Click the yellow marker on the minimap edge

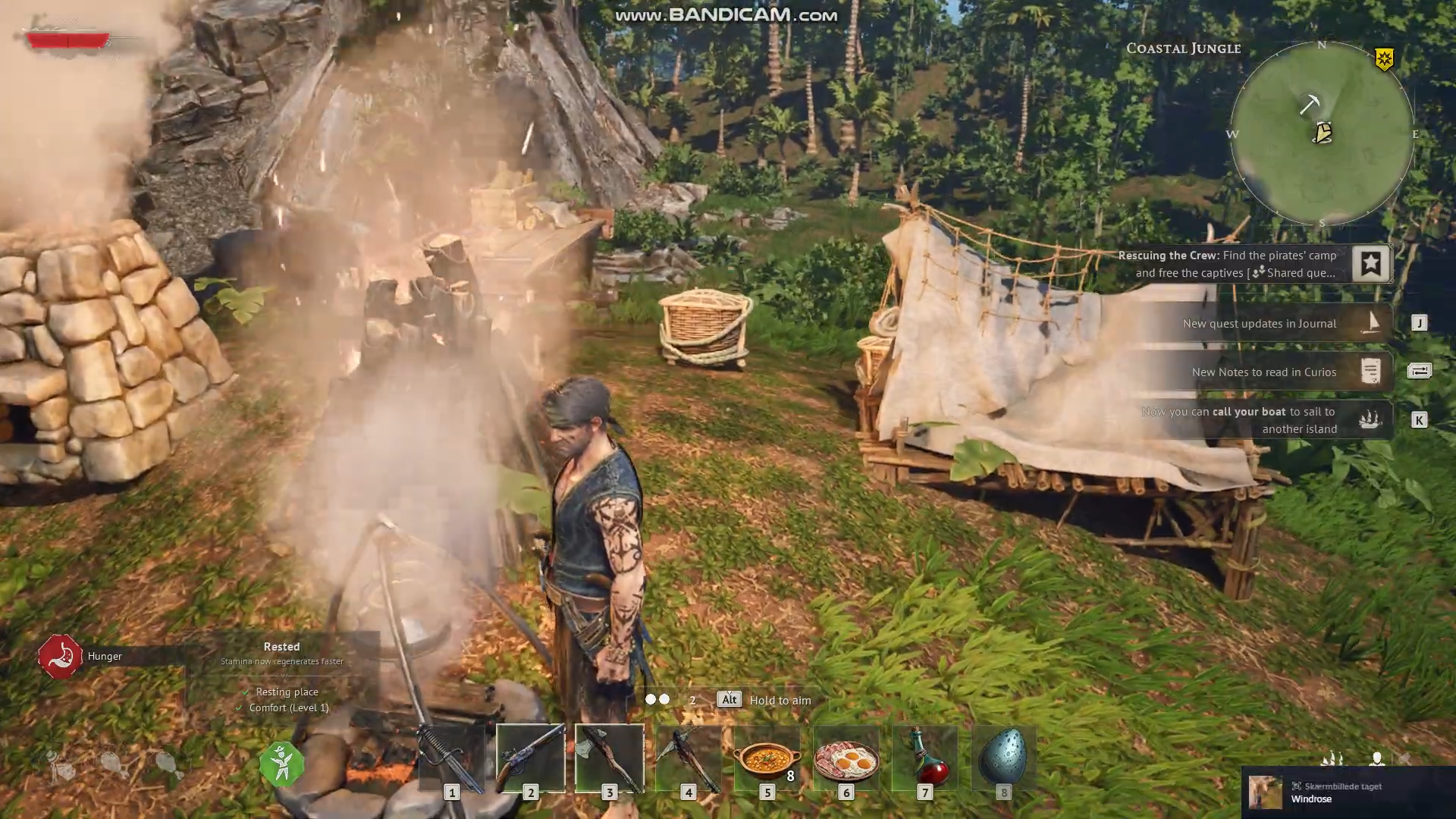tap(1384, 59)
